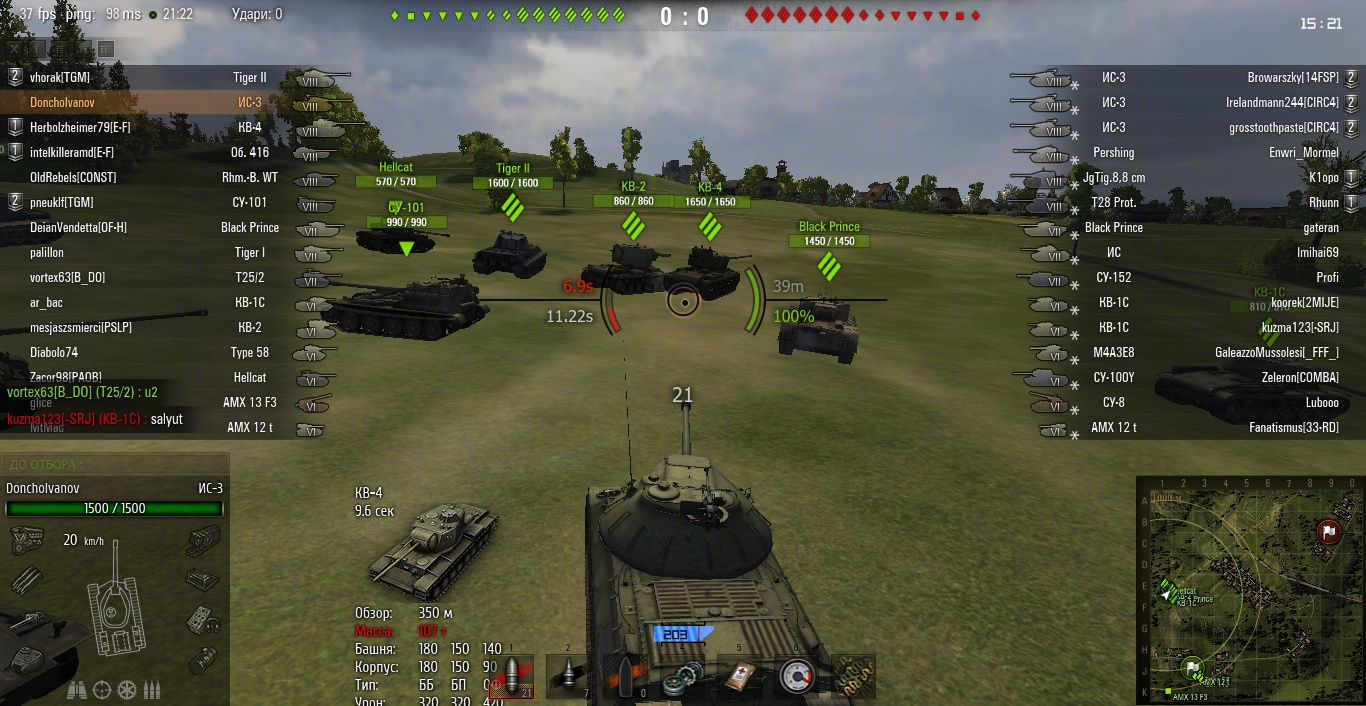
Task: Select the highlighted widest player panel mode button
Action: tap(106, 48)
